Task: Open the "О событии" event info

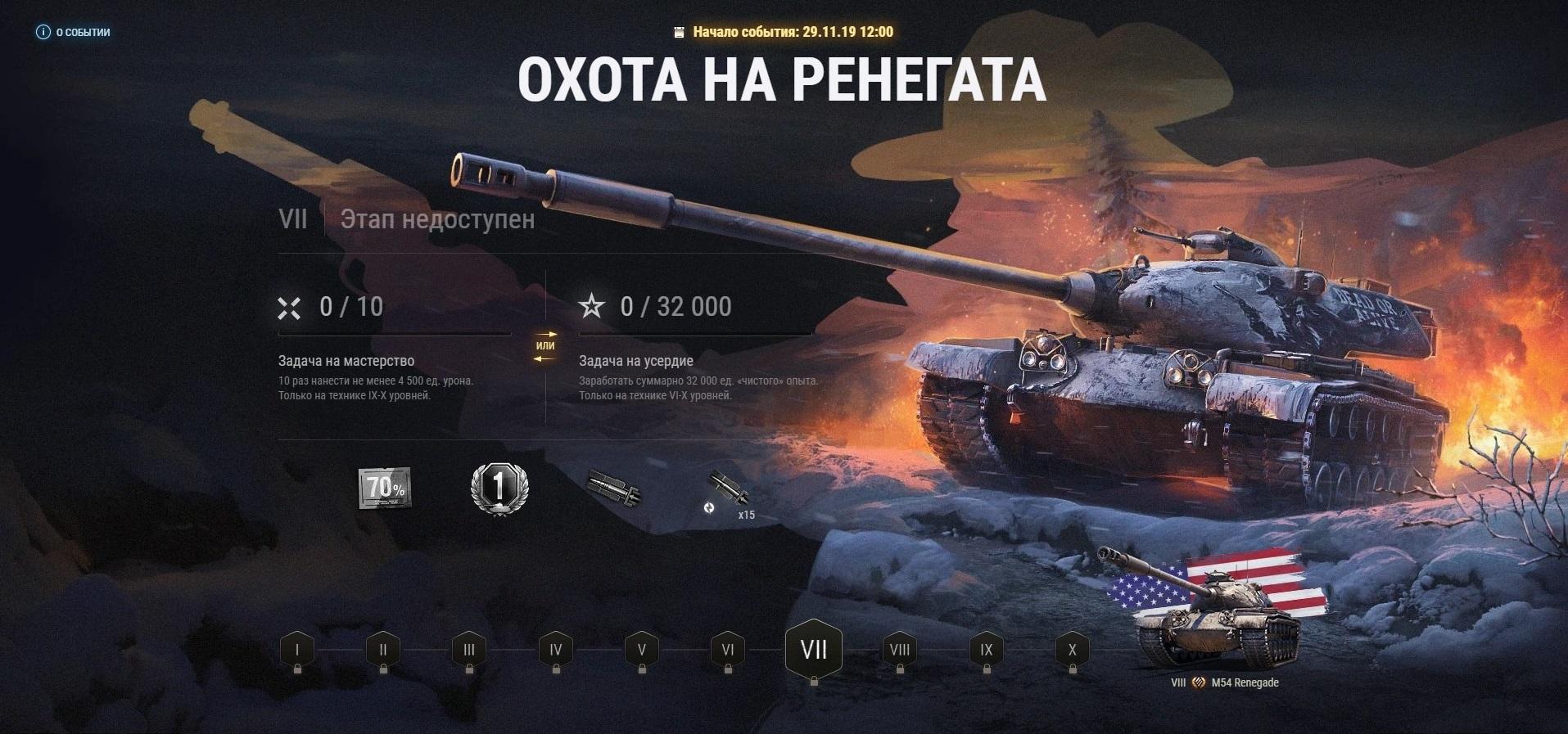Action: click(74, 33)
